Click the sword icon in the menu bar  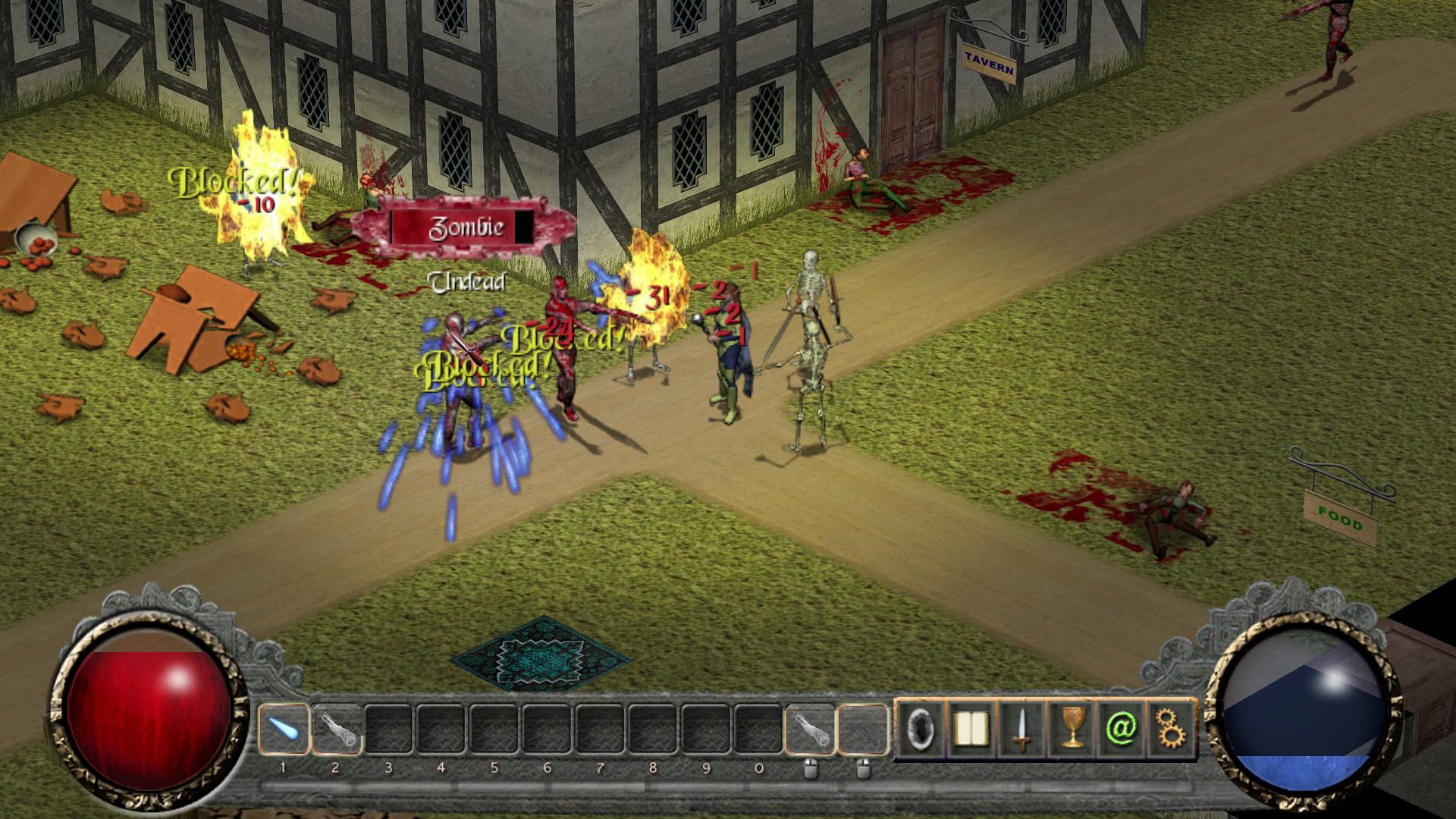1021,729
